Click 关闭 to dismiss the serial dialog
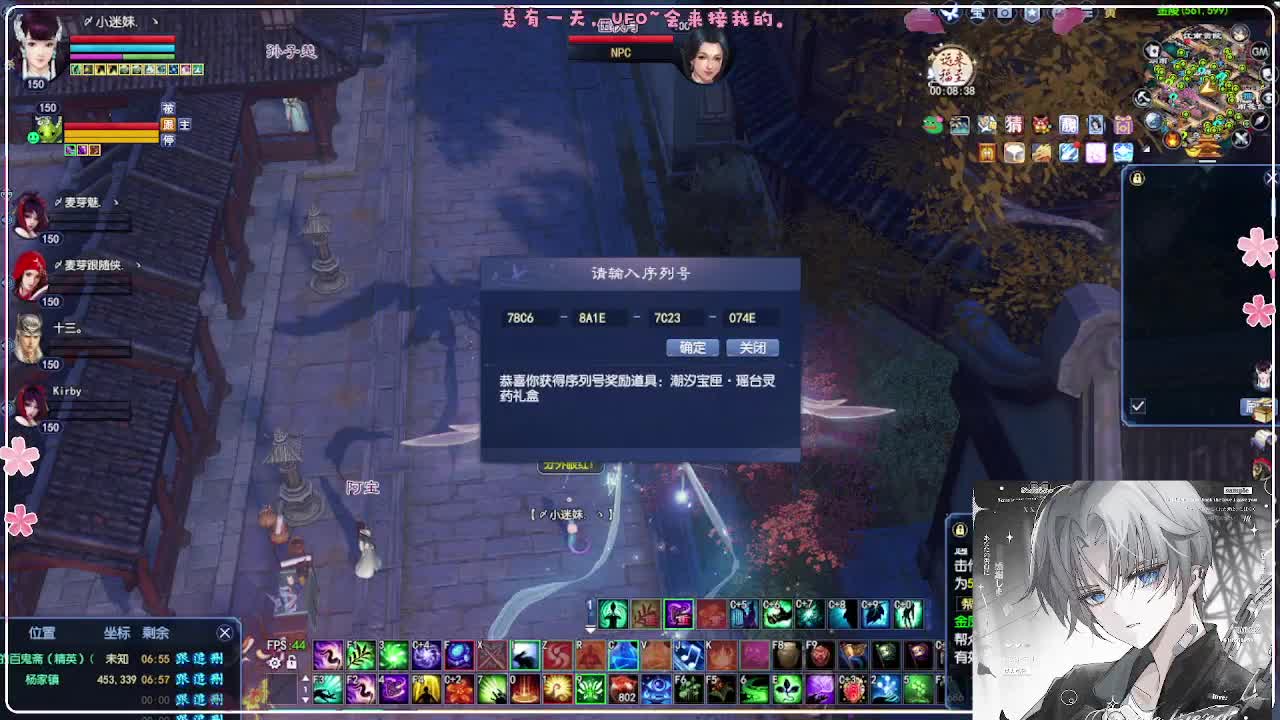The width and height of the screenshot is (1280, 720). pos(752,348)
